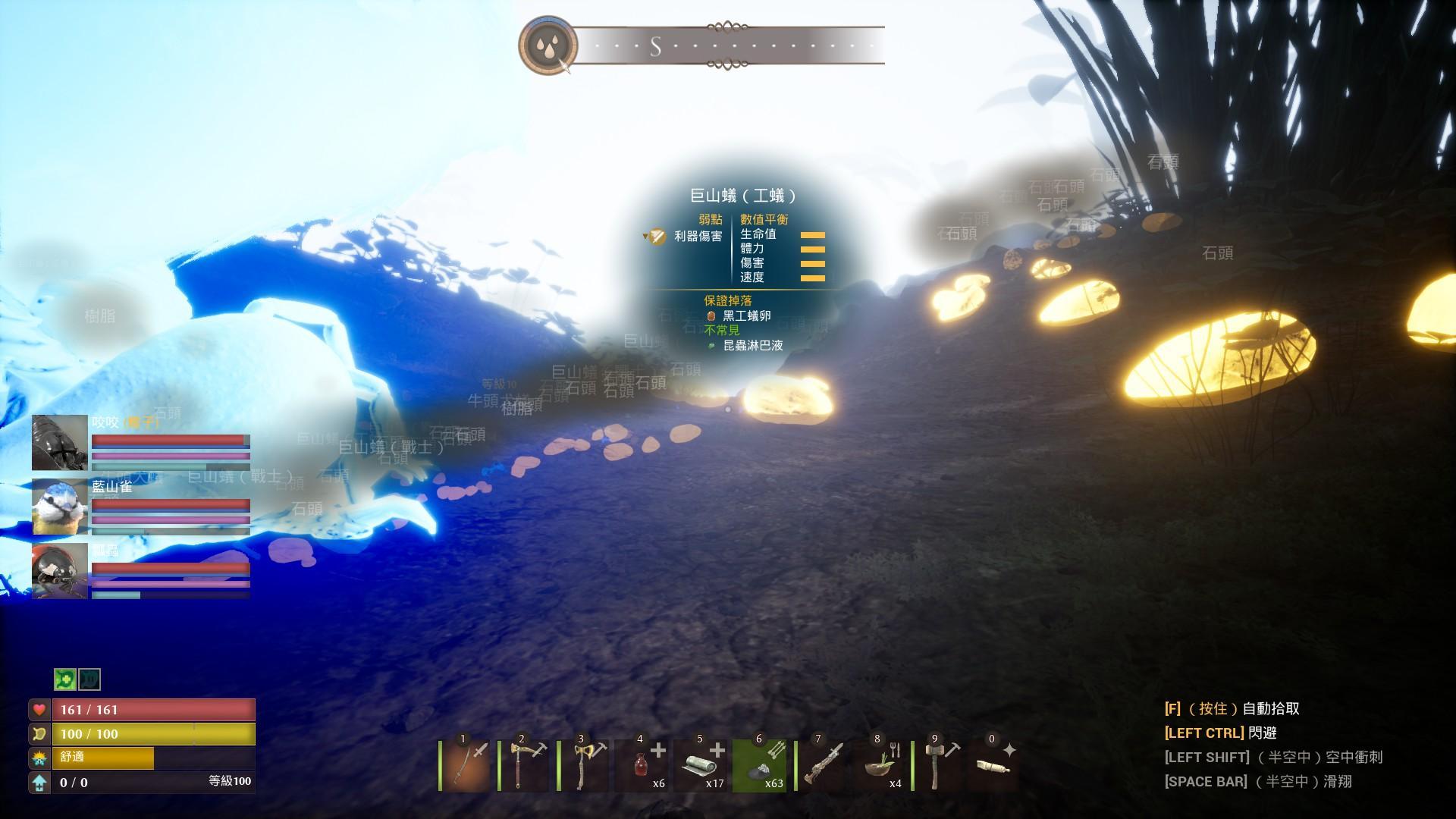This screenshot has height=819, width=1456.
Task: Click the green clover buff icon
Action: click(x=65, y=679)
